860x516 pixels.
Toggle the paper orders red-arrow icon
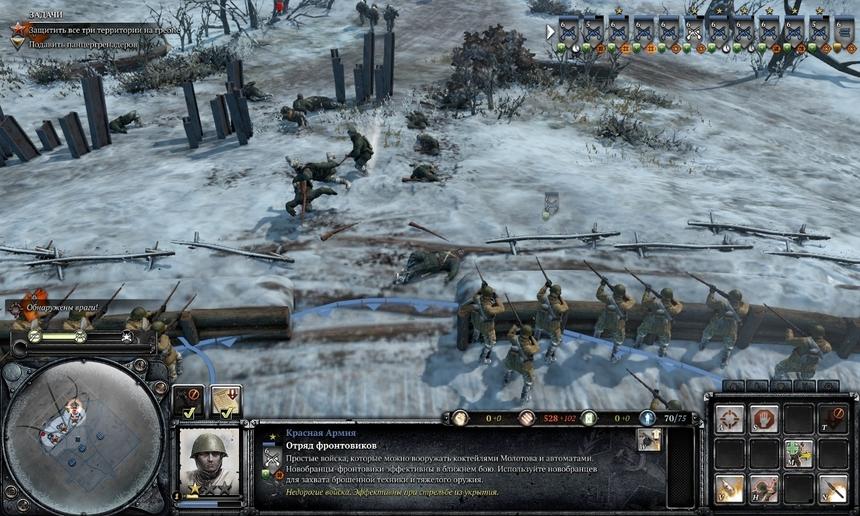coord(226,402)
